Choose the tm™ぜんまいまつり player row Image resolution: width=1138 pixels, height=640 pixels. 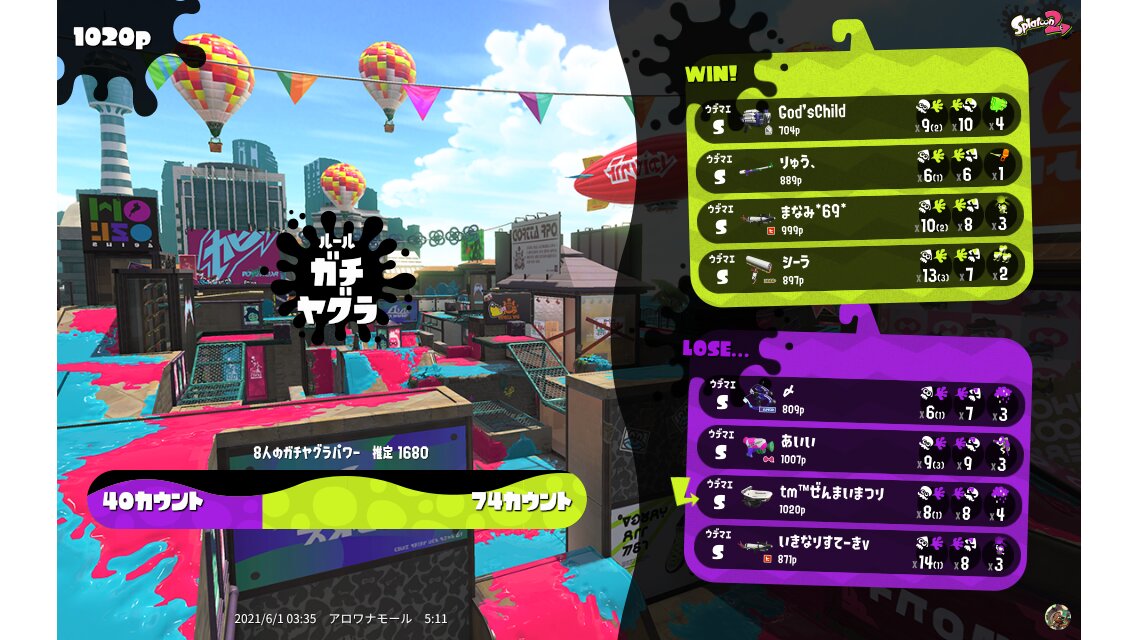click(x=860, y=500)
